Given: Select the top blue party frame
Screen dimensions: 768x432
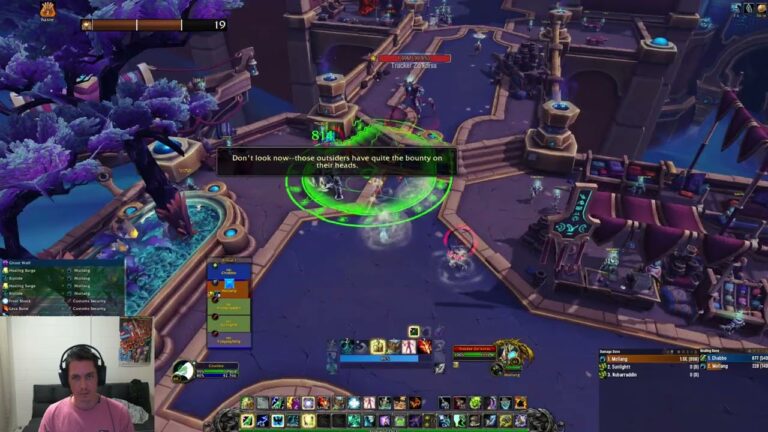Looking at the screenshot, I should click(x=228, y=273).
